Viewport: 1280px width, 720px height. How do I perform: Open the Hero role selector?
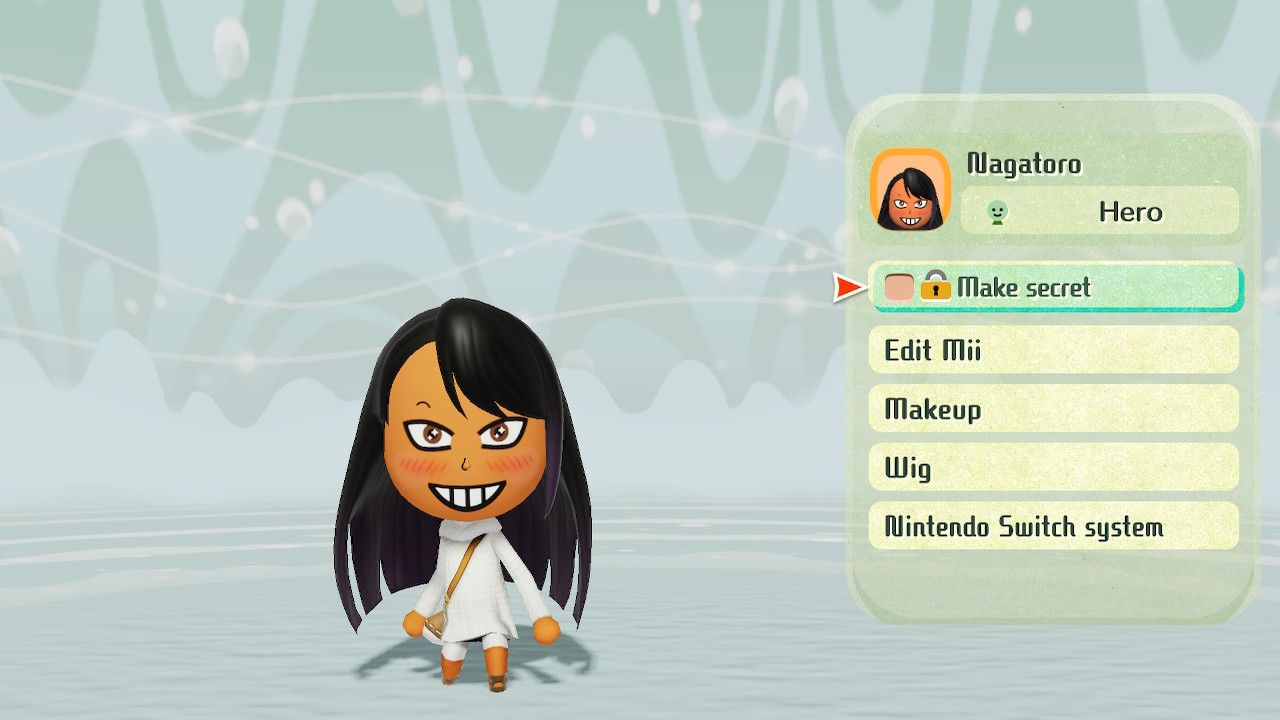pyautogui.click(x=1095, y=212)
